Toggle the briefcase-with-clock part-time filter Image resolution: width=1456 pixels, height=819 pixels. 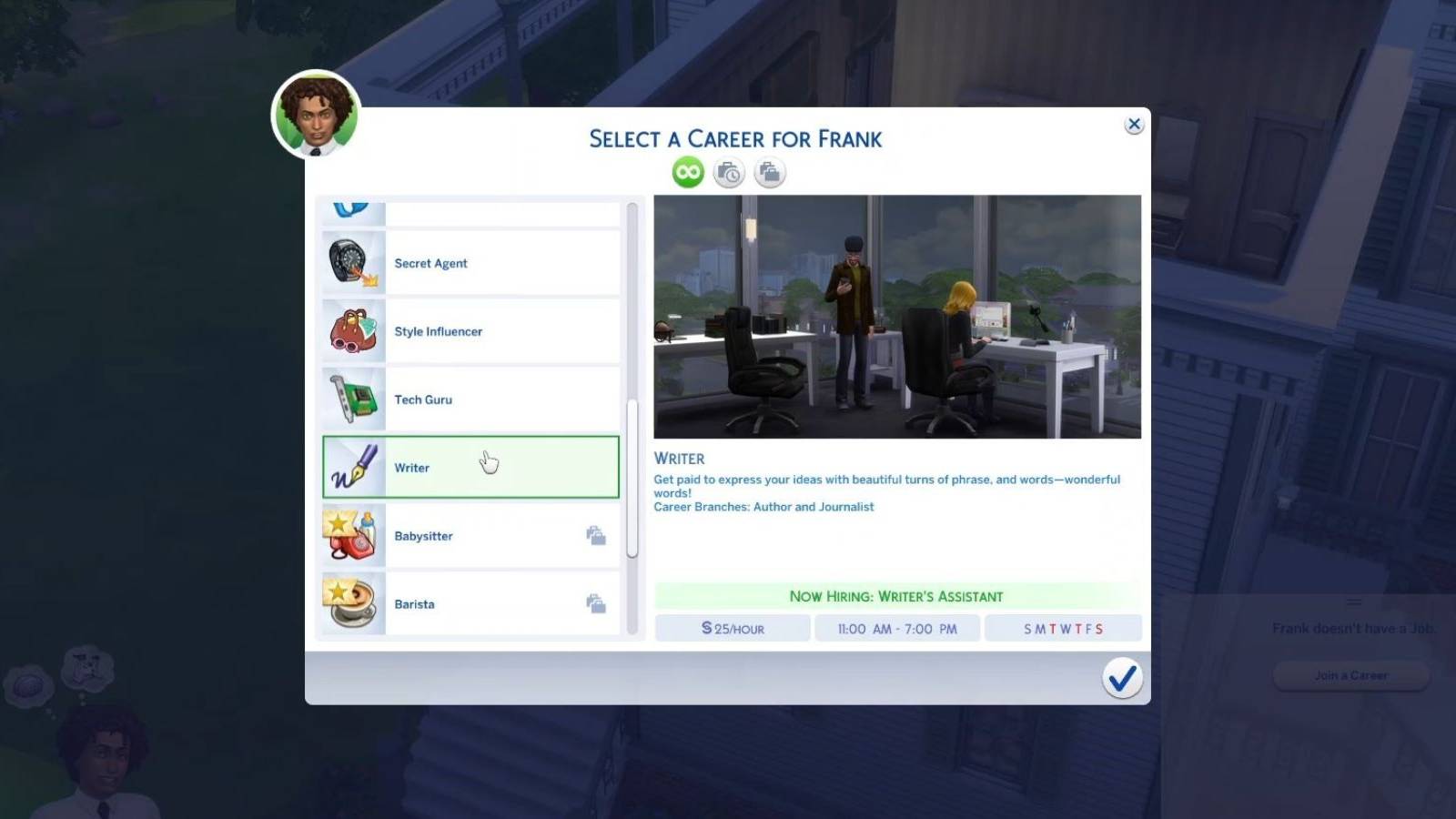(728, 172)
